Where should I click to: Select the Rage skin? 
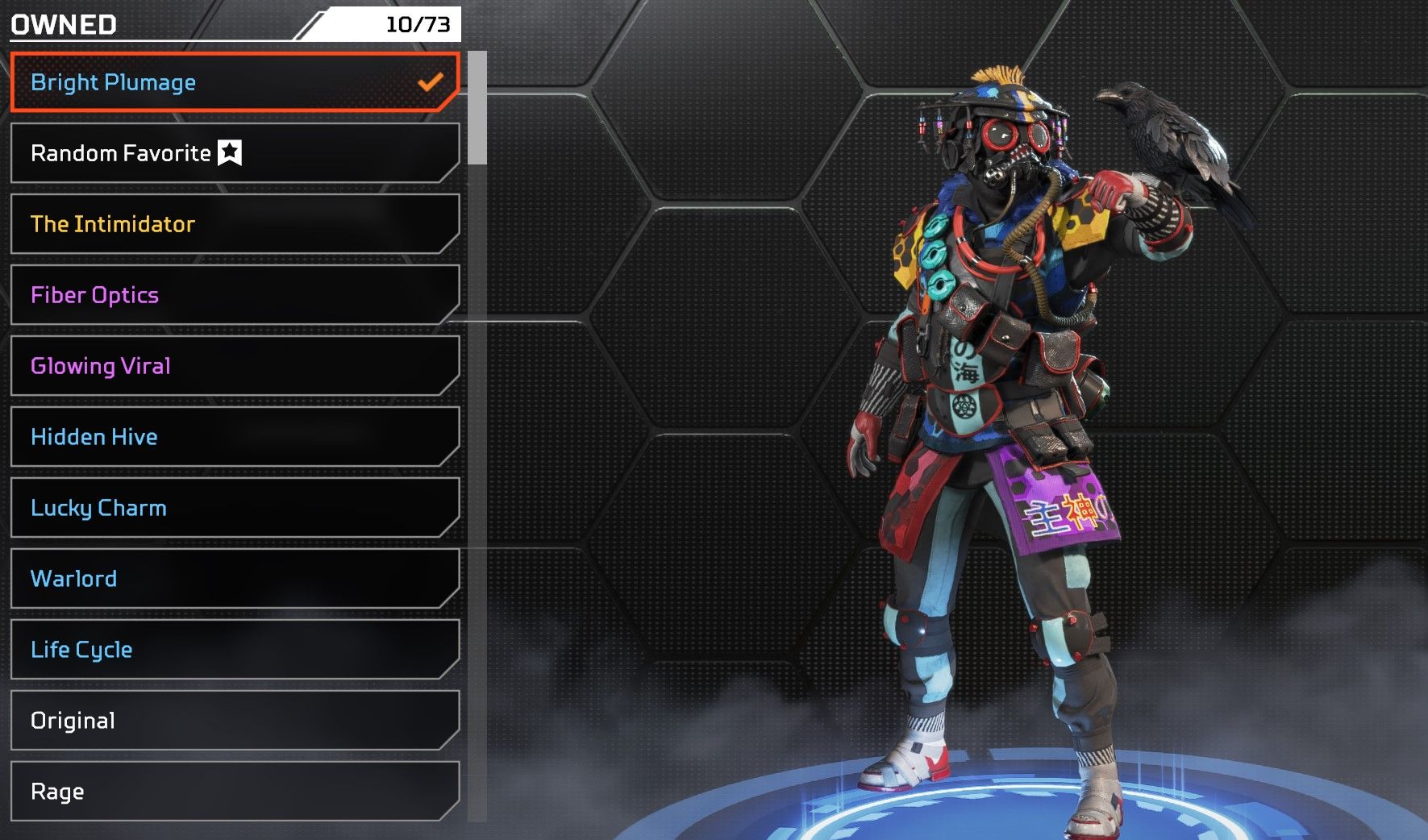234,792
